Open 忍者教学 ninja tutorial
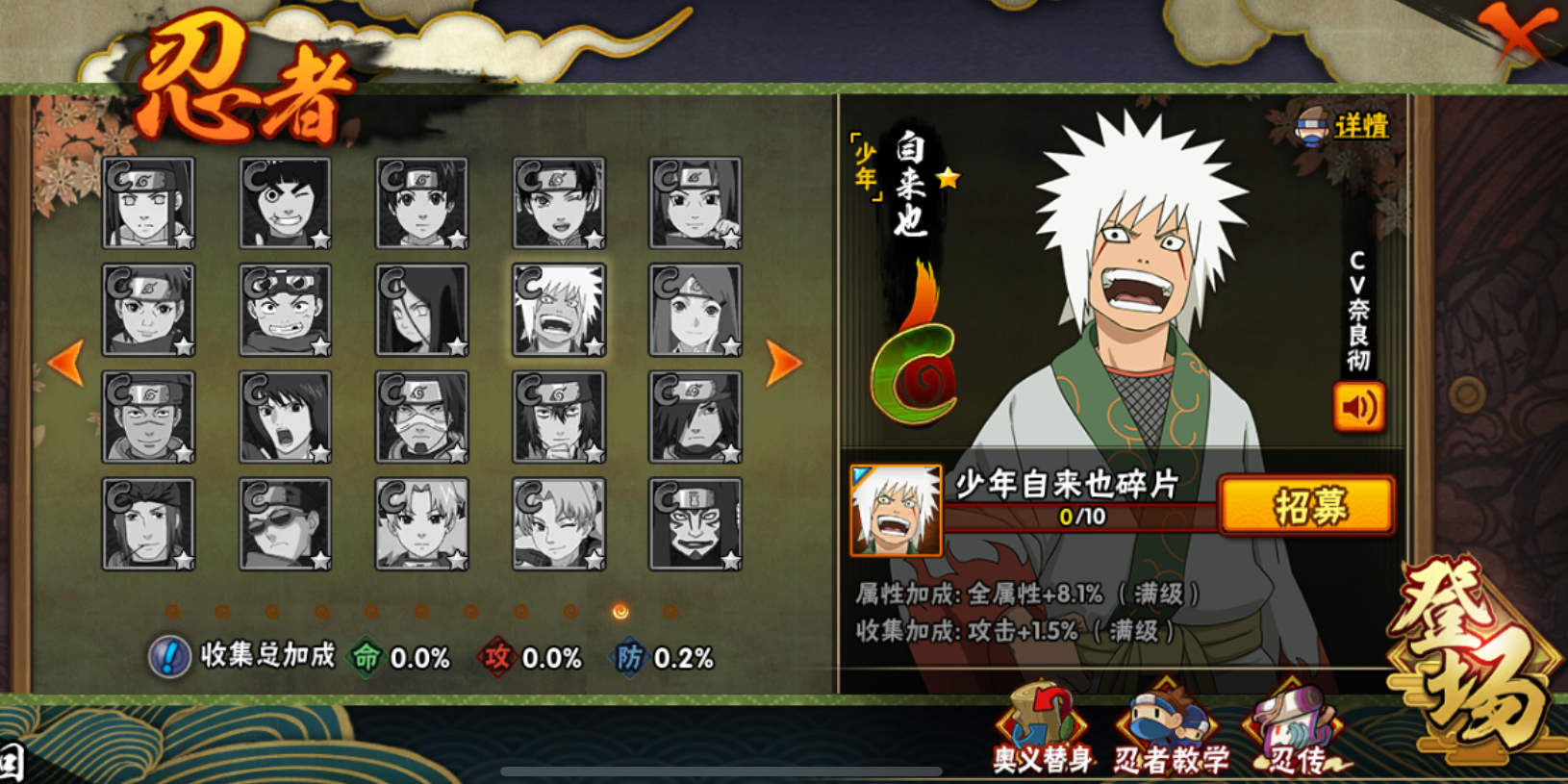This screenshot has width=1568, height=784. pos(1171,731)
